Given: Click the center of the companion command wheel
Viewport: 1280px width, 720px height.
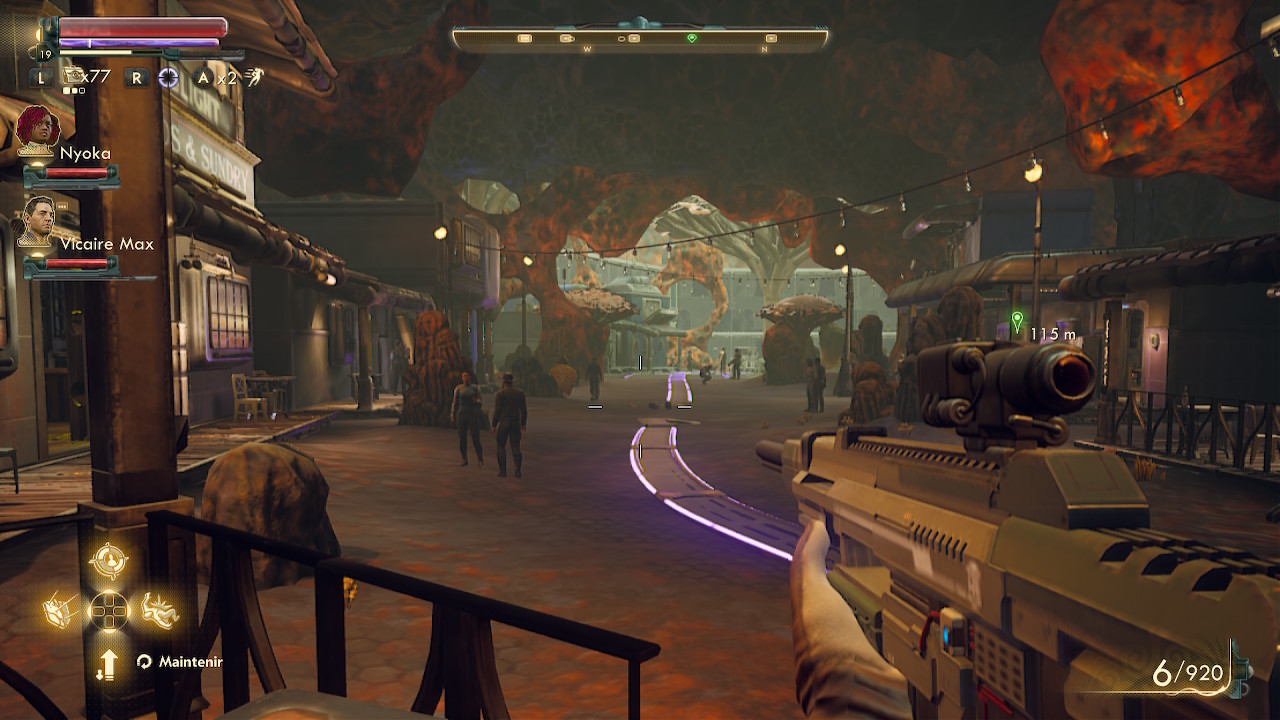Looking at the screenshot, I should (109, 610).
